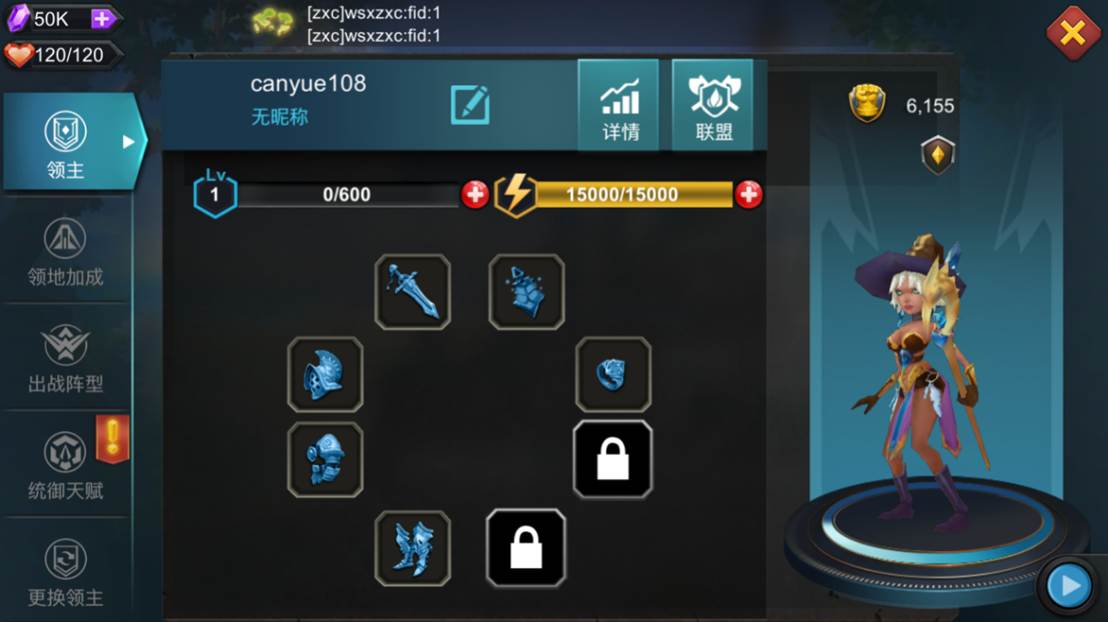Viewport: 1108px width, 622px height.
Task: Switch to the 领地加成 tab
Action: 66,252
